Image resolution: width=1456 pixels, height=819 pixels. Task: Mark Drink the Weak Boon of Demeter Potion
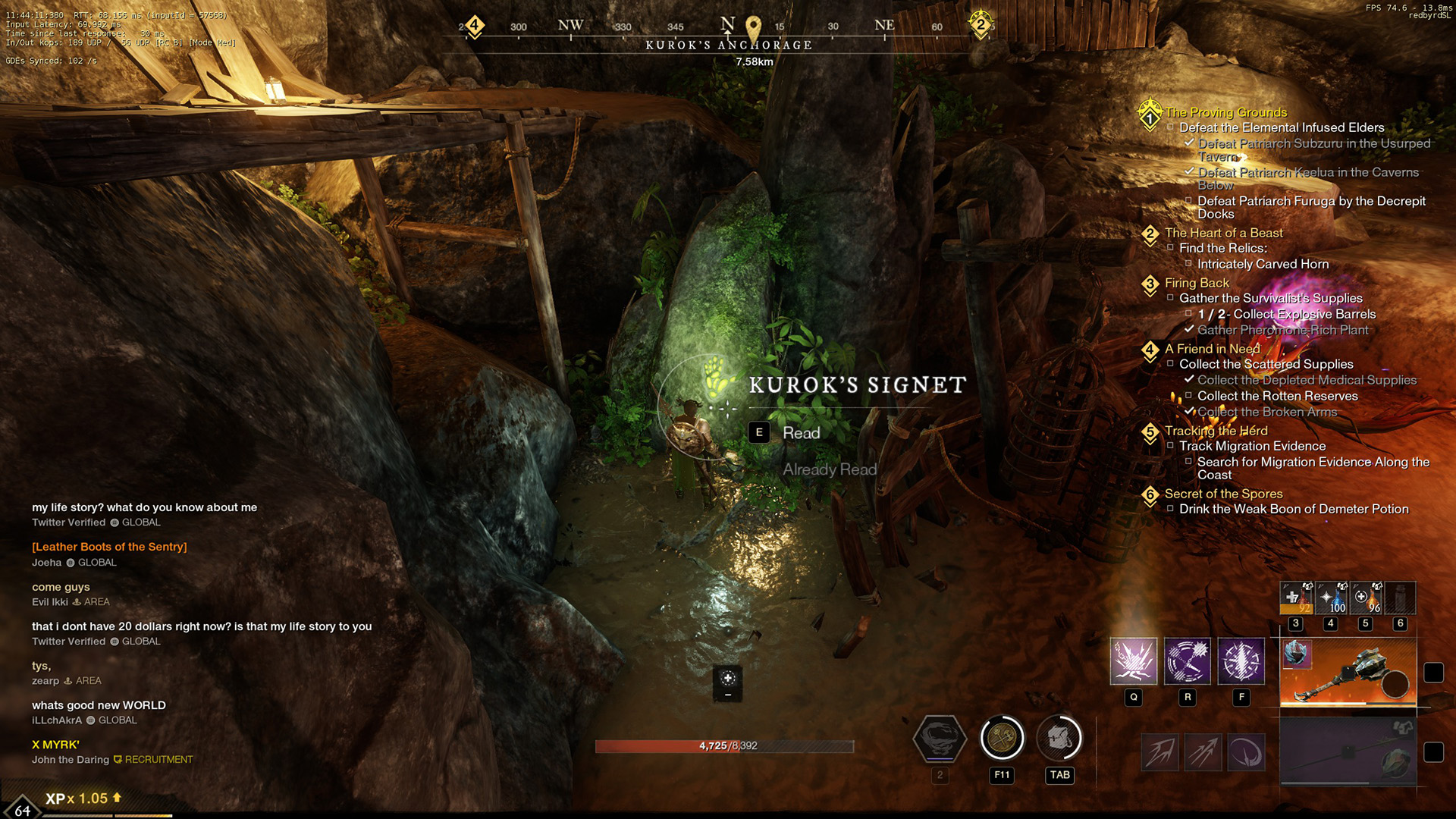click(1172, 509)
